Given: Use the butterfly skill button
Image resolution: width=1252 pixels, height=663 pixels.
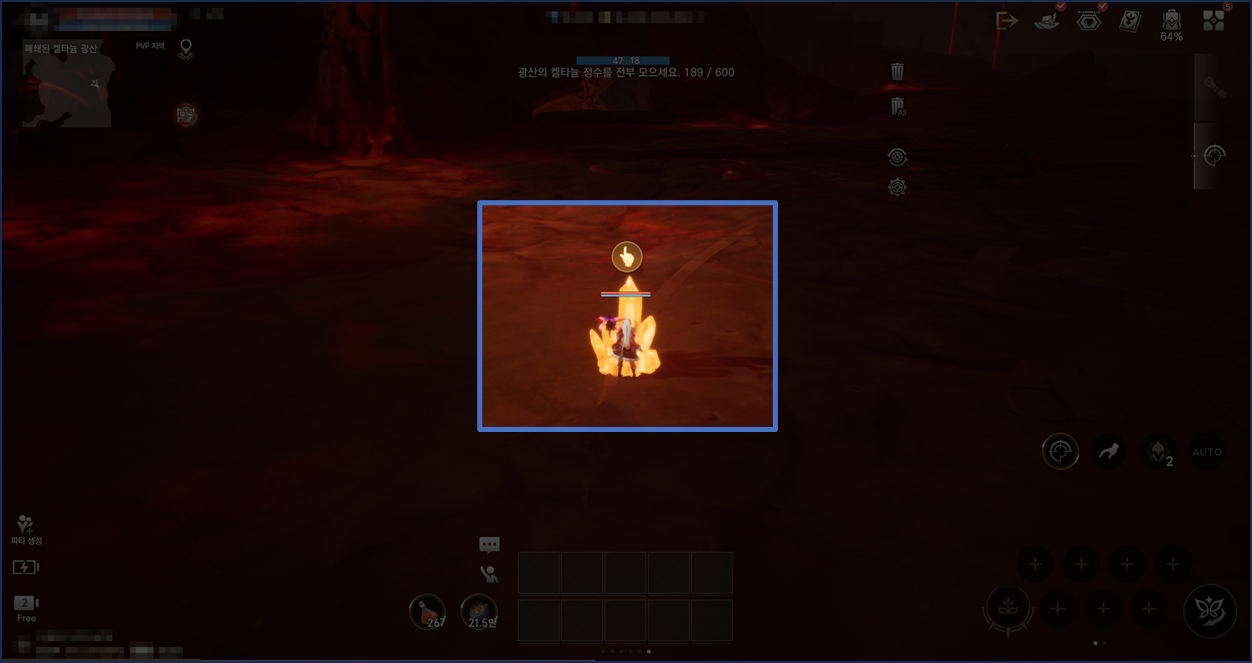Looking at the screenshot, I should click(1210, 609).
